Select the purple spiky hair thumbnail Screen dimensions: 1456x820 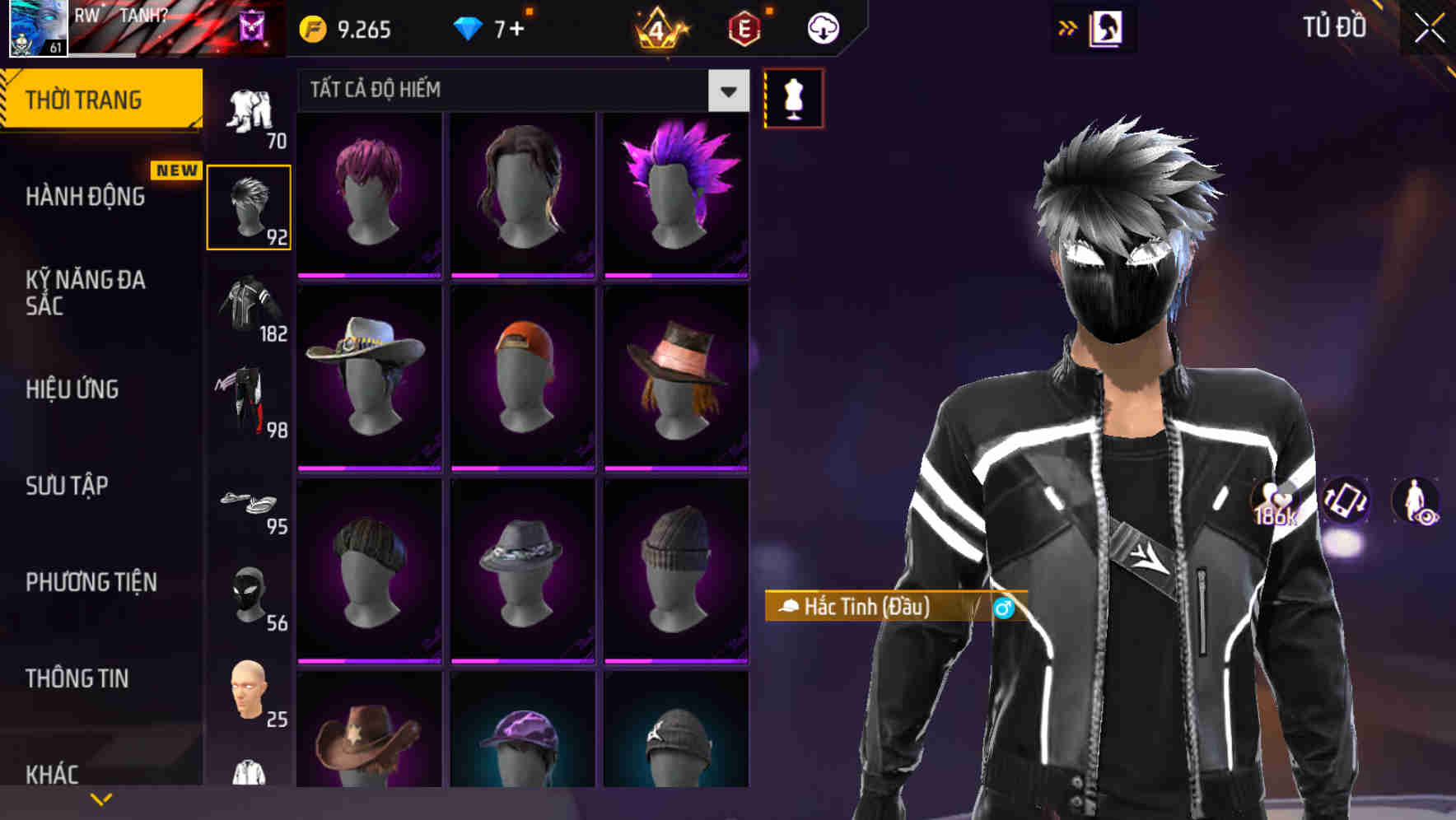tap(675, 193)
